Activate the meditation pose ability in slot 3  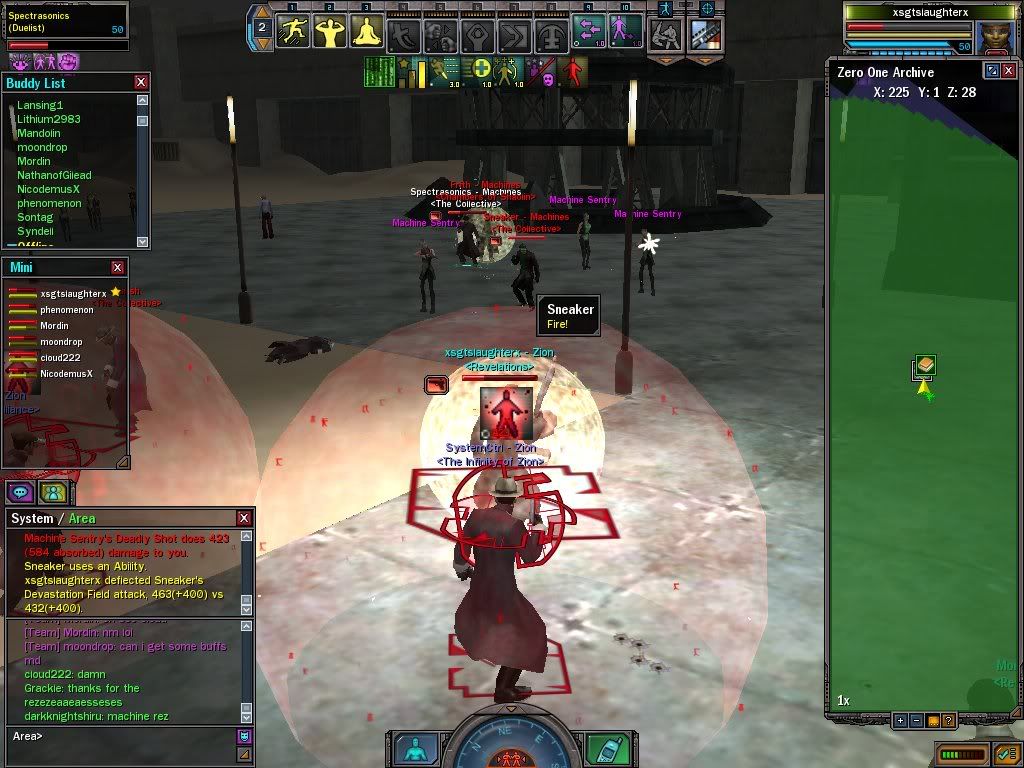coord(367,32)
